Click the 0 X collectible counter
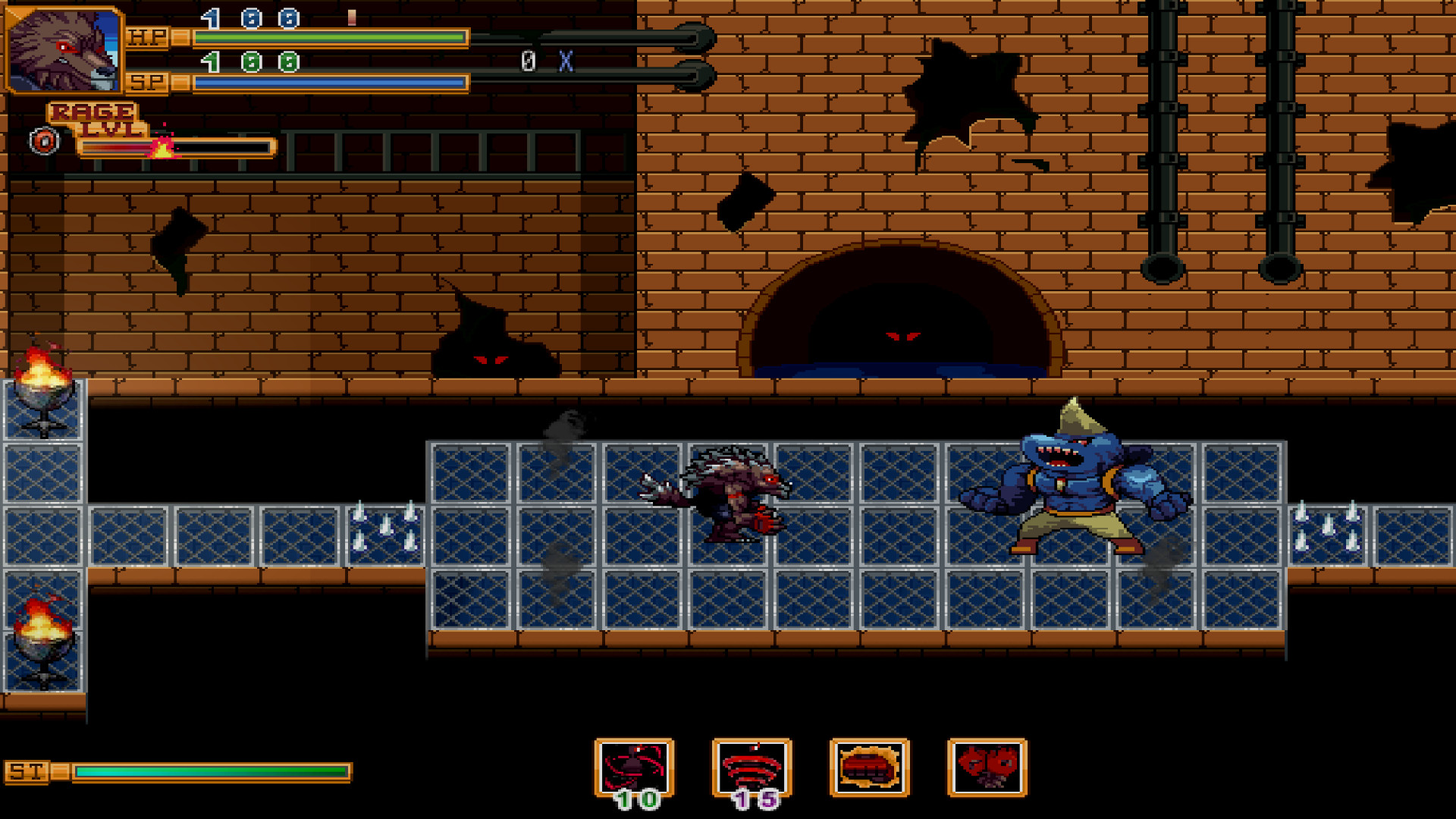 click(x=543, y=62)
